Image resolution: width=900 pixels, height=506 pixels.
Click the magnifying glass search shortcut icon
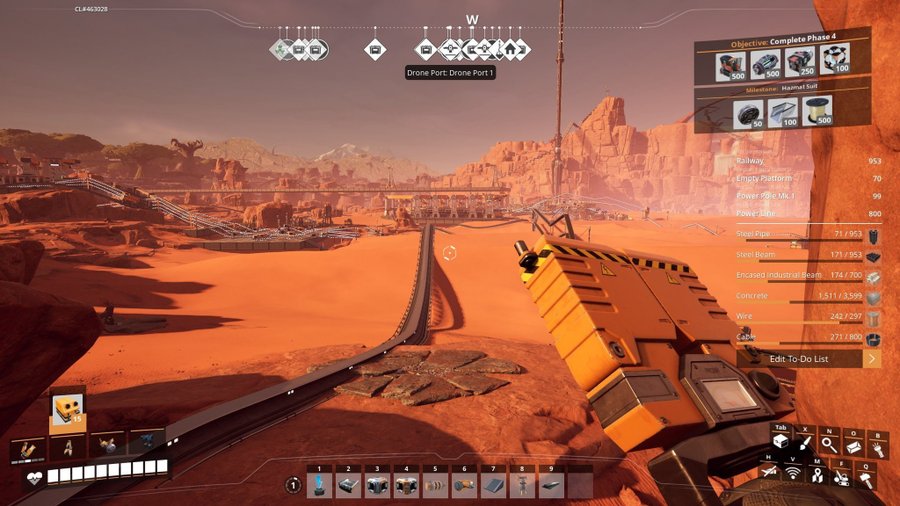(x=829, y=444)
